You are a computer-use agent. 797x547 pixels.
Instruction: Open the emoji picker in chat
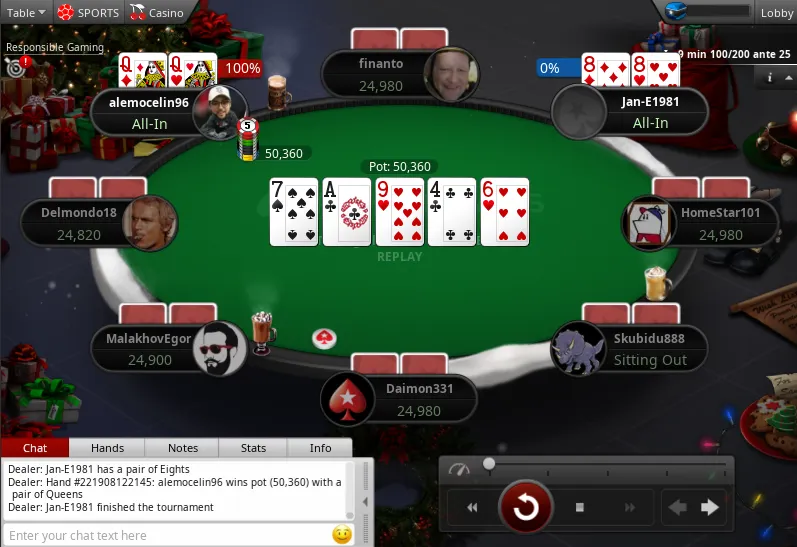[342, 535]
